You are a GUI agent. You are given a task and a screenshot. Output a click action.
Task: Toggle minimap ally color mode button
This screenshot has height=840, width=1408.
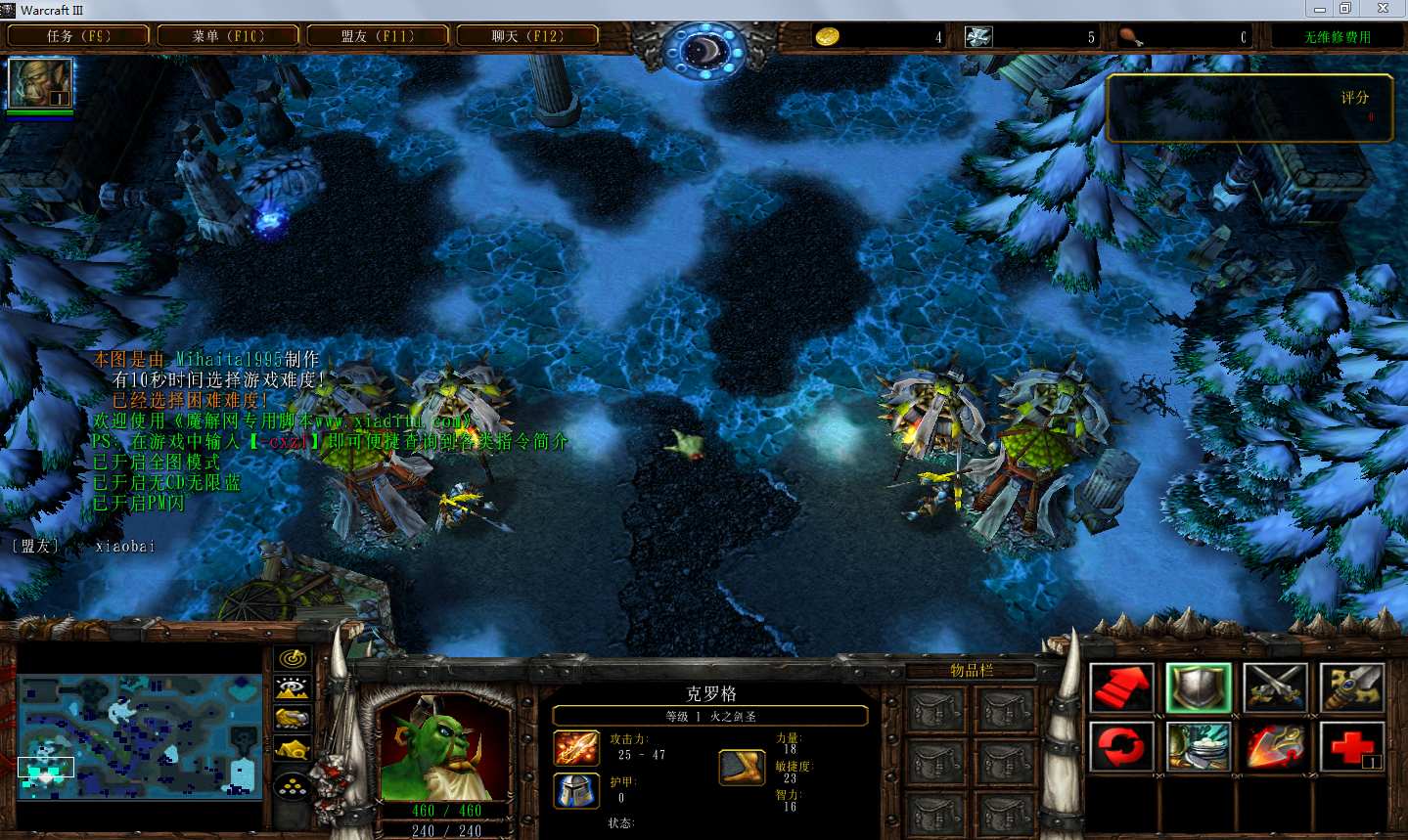point(293,720)
